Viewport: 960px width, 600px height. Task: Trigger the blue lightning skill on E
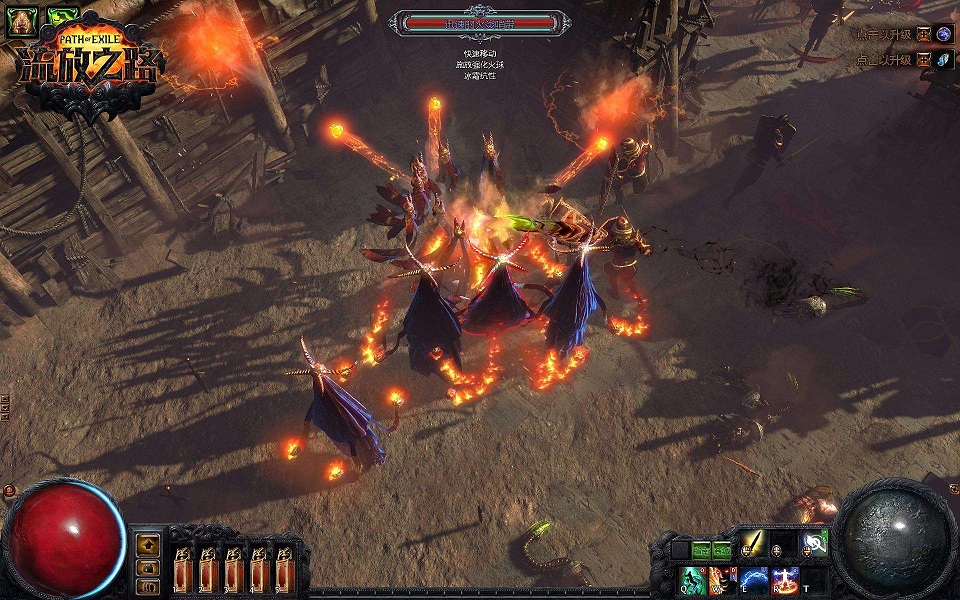tap(754, 580)
